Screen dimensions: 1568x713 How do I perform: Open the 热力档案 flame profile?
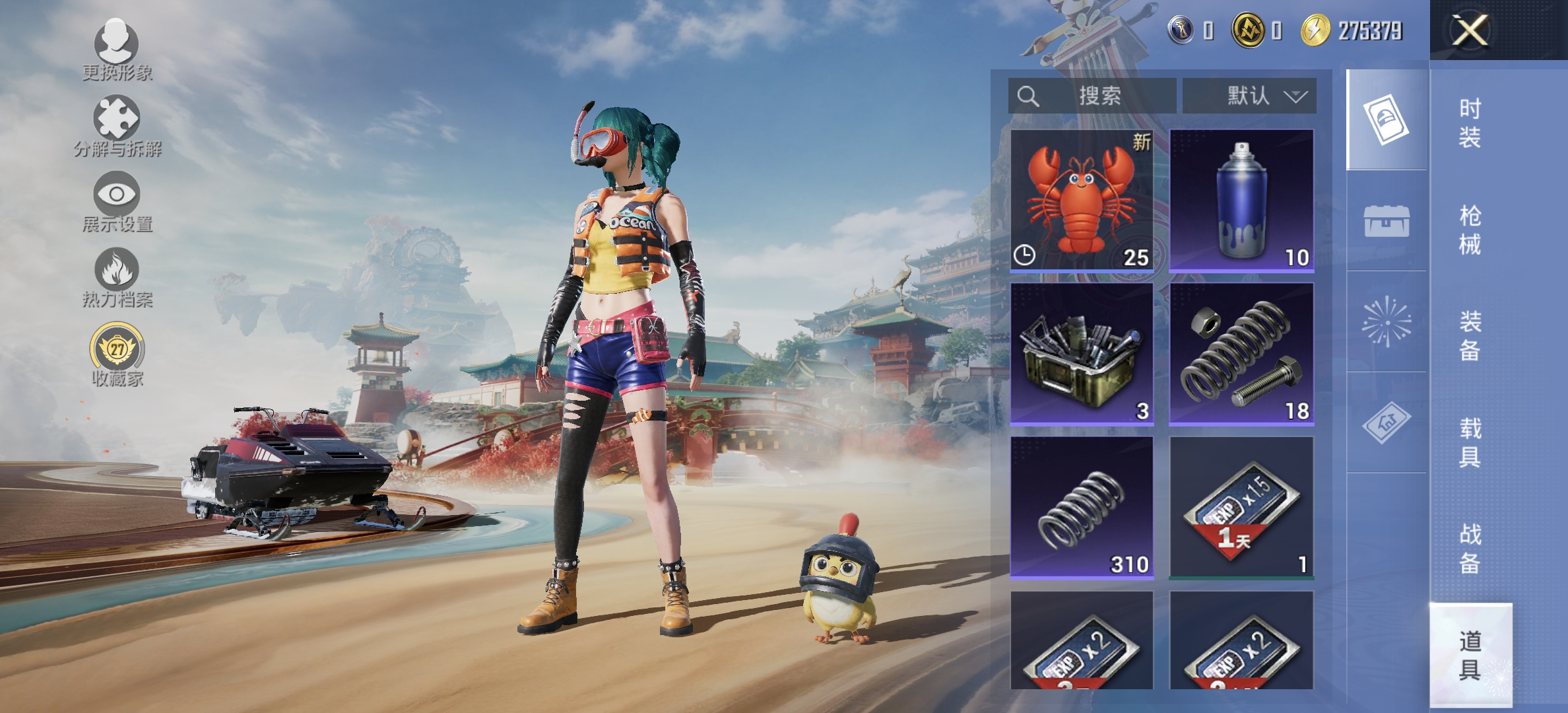(x=117, y=277)
